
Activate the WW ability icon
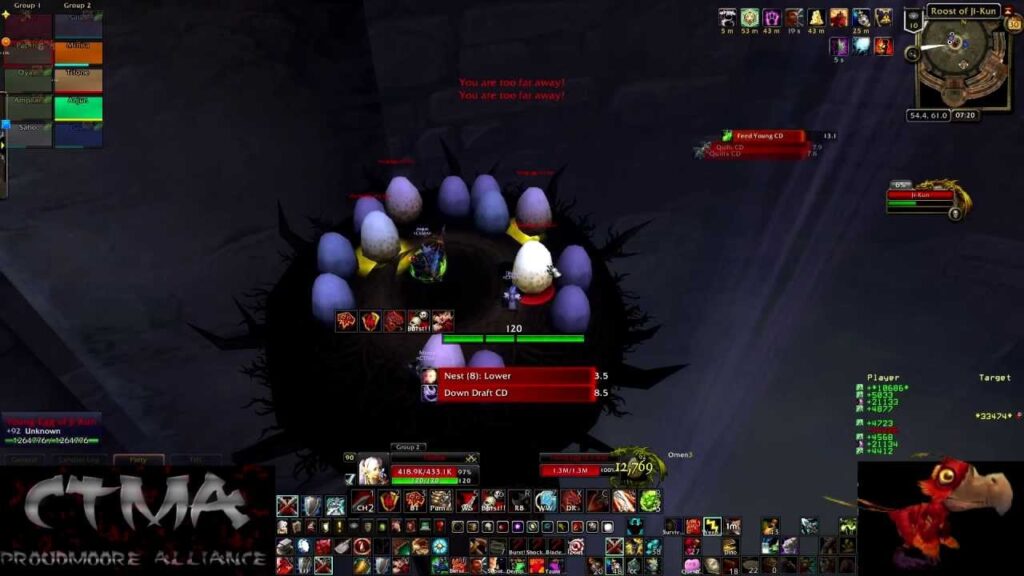(x=544, y=501)
